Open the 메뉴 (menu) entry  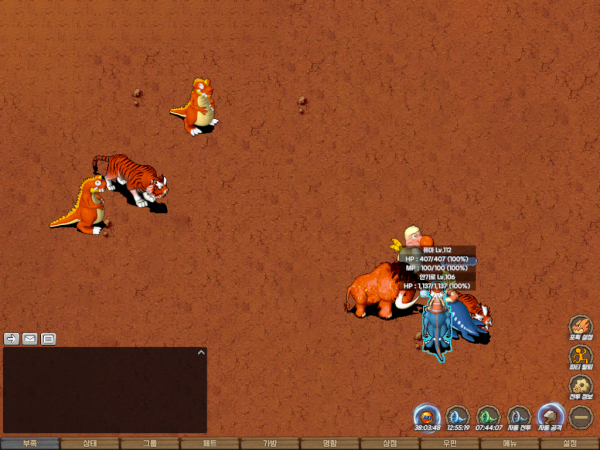click(x=510, y=443)
